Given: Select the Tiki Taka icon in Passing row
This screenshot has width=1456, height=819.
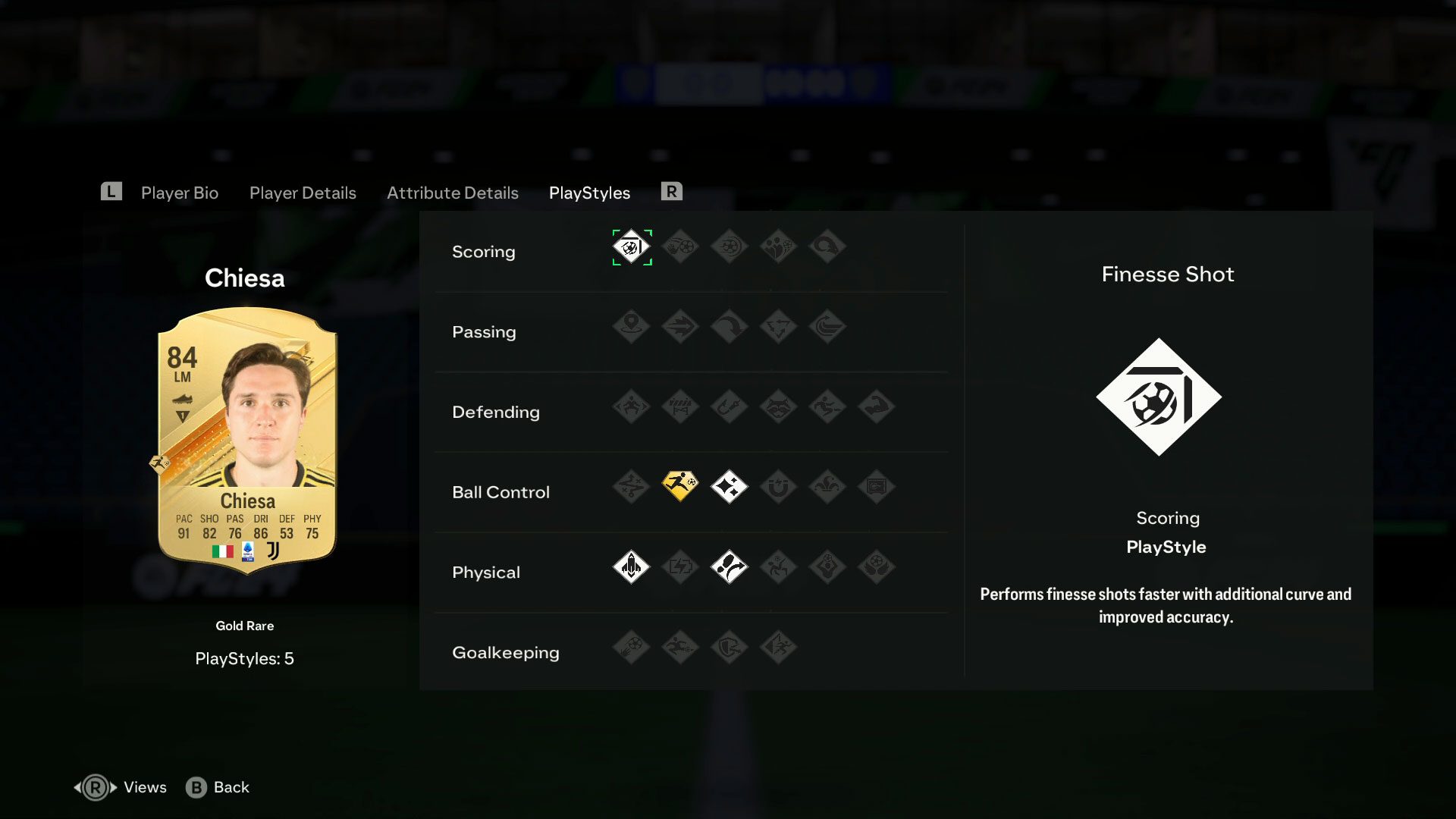Looking at the screenshot, I should (x=779, y=327).
